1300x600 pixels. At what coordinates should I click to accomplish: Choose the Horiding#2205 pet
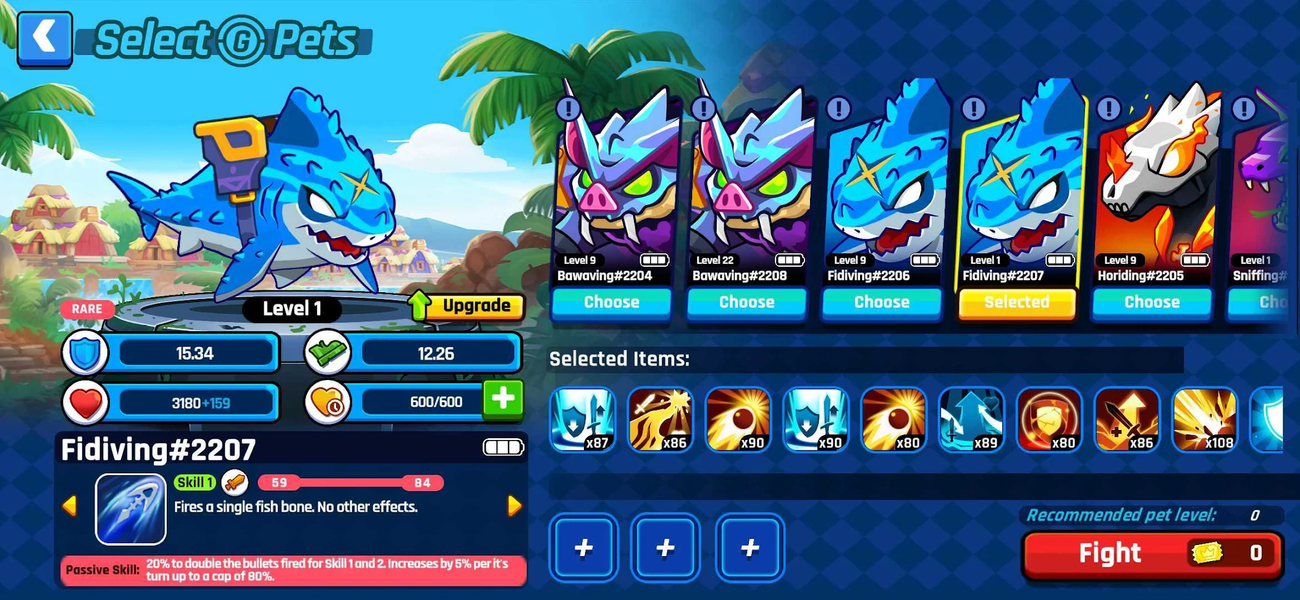pos(1151,302)
